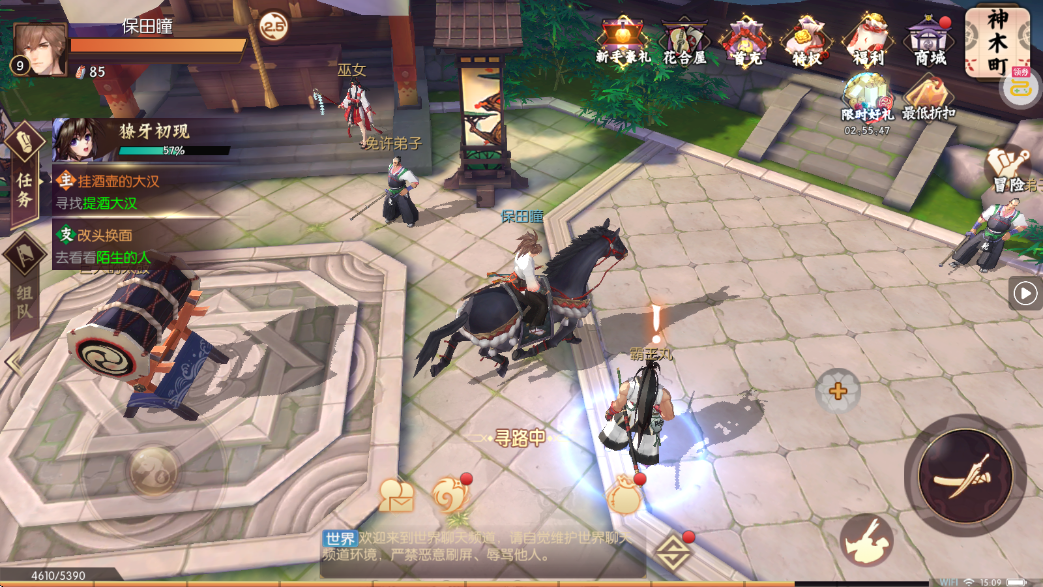The height and width of the screenshot is (587, 1043).
Task: Activate the dodge roll skill button
Action: coord(866,541)
